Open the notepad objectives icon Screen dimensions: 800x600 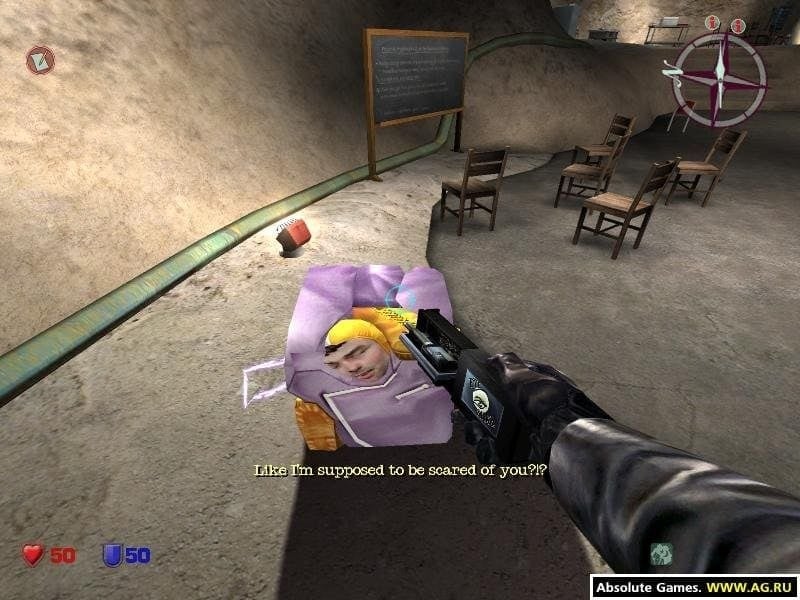[40, 60]
